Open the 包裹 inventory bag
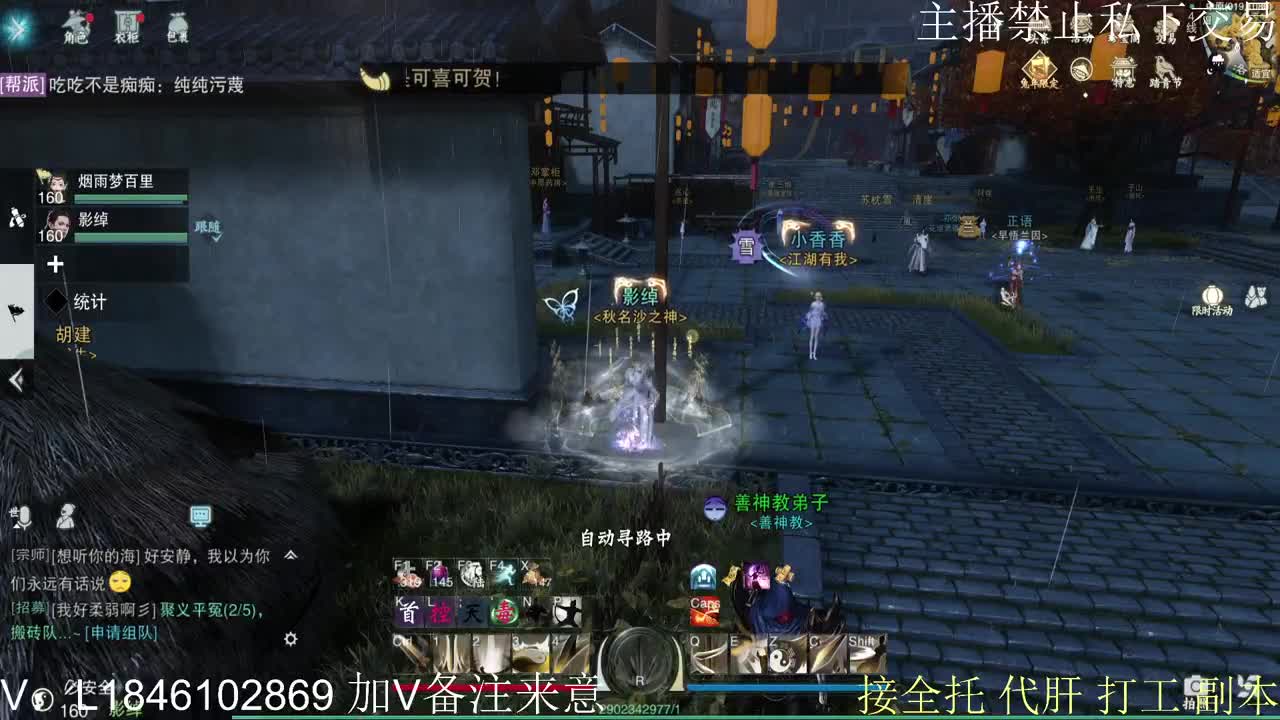This screenshot has width=1280, height=720. [178, 27]
